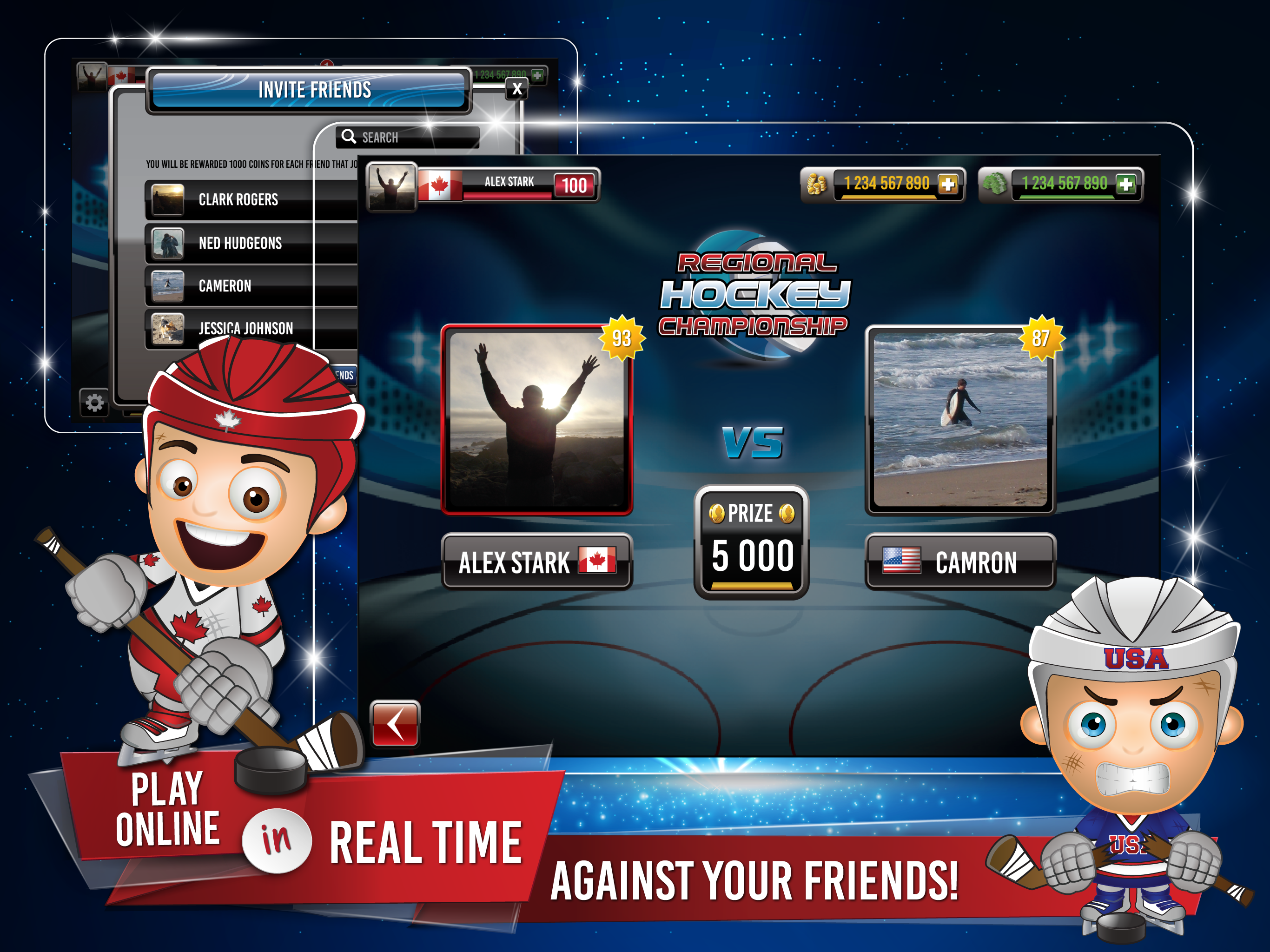
Task: Click the coin icon on the Prize panel
Action: pyautogui.click(x=718, y=513)
